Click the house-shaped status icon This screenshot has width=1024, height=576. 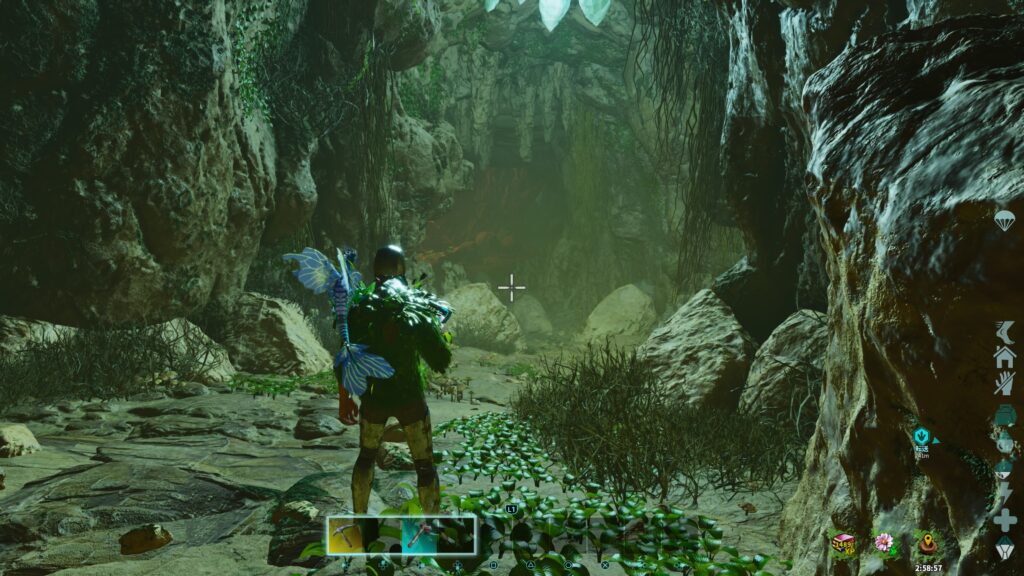click(1004, 357)
